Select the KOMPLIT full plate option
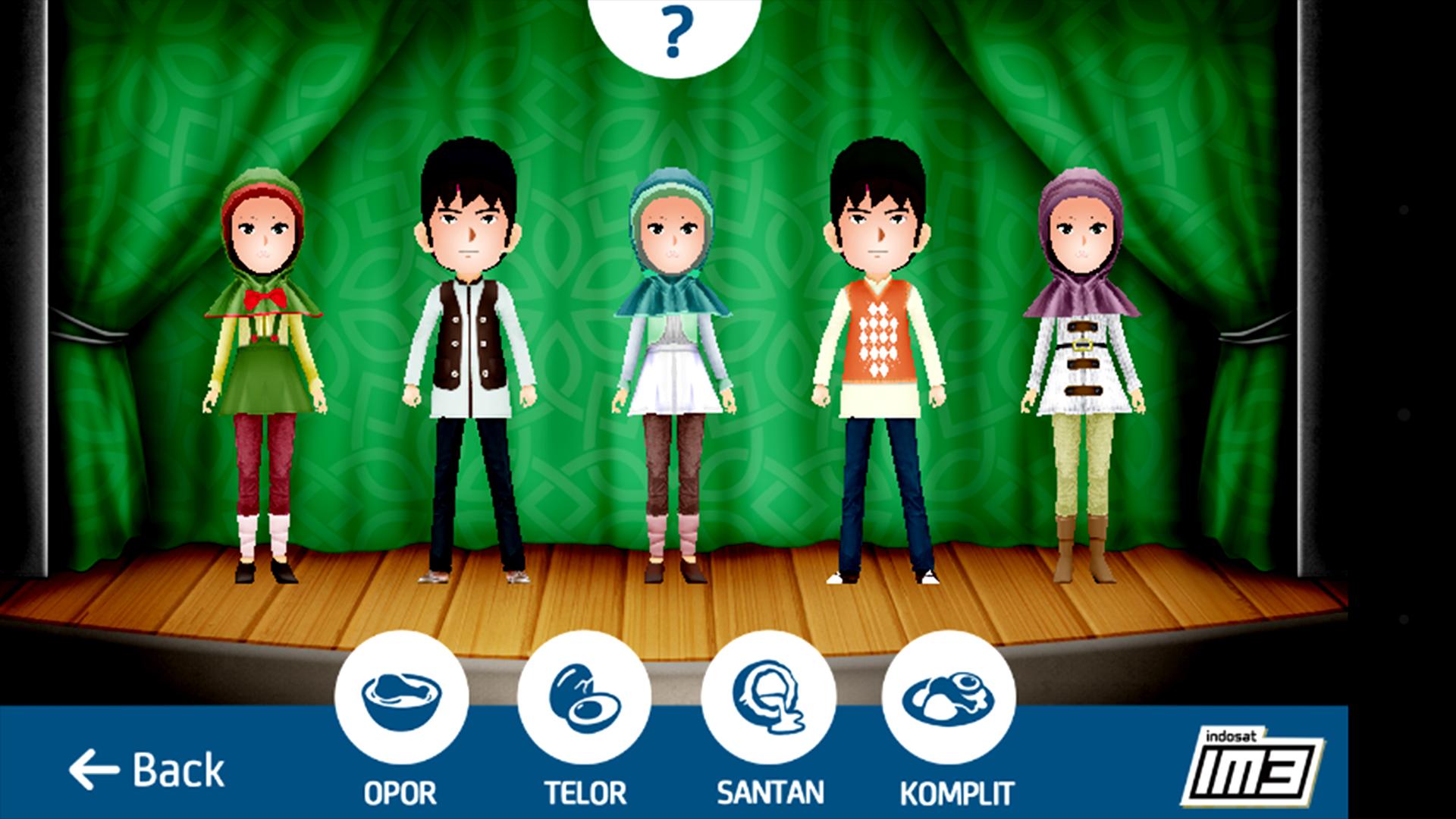This screenshot has width=1456, height=819. (949, 698)
